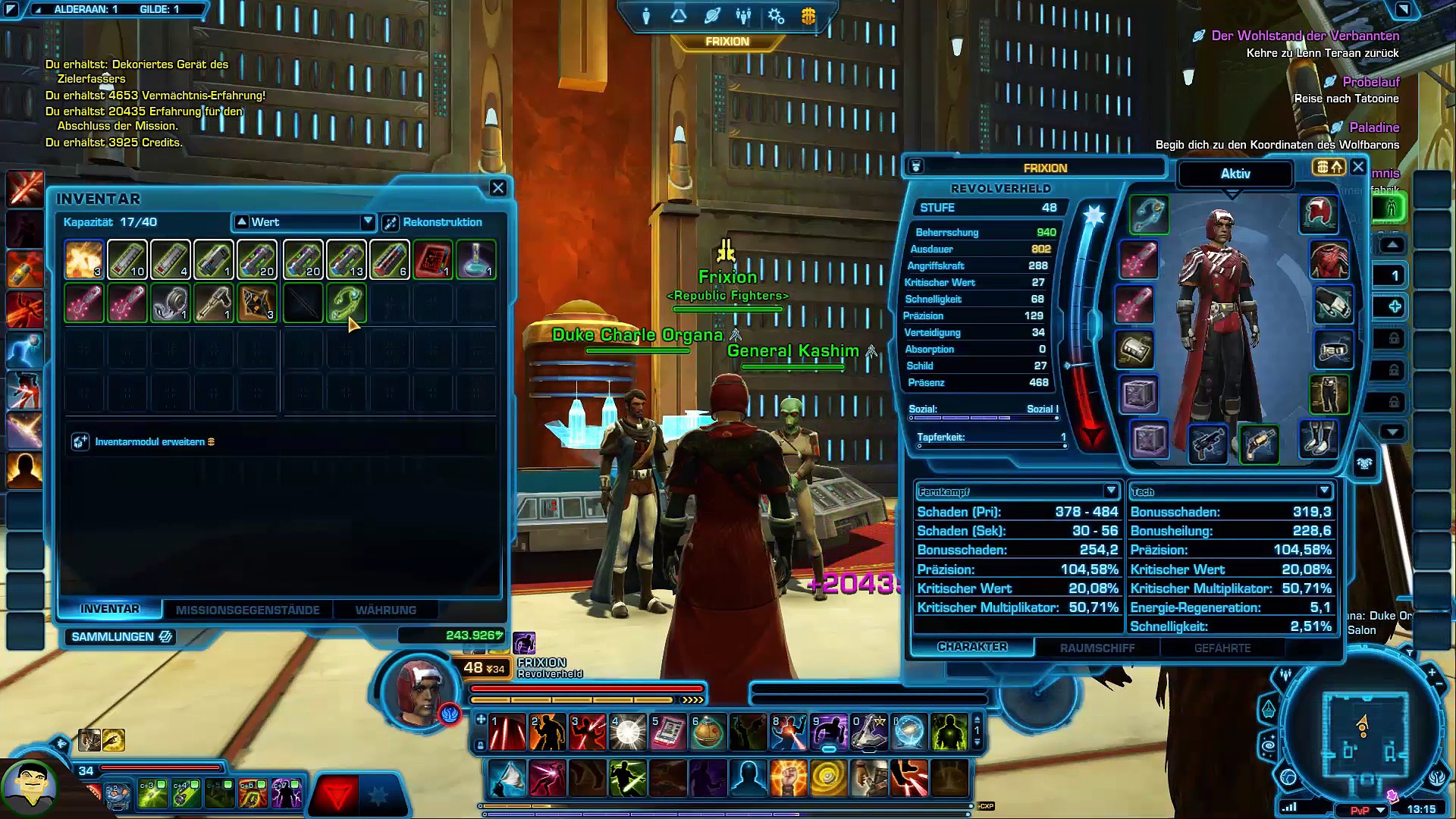Viewport: 1456px width, 819px height.
Task: Activate the Rekonstruktion button
Action: [x=433, y=222]
